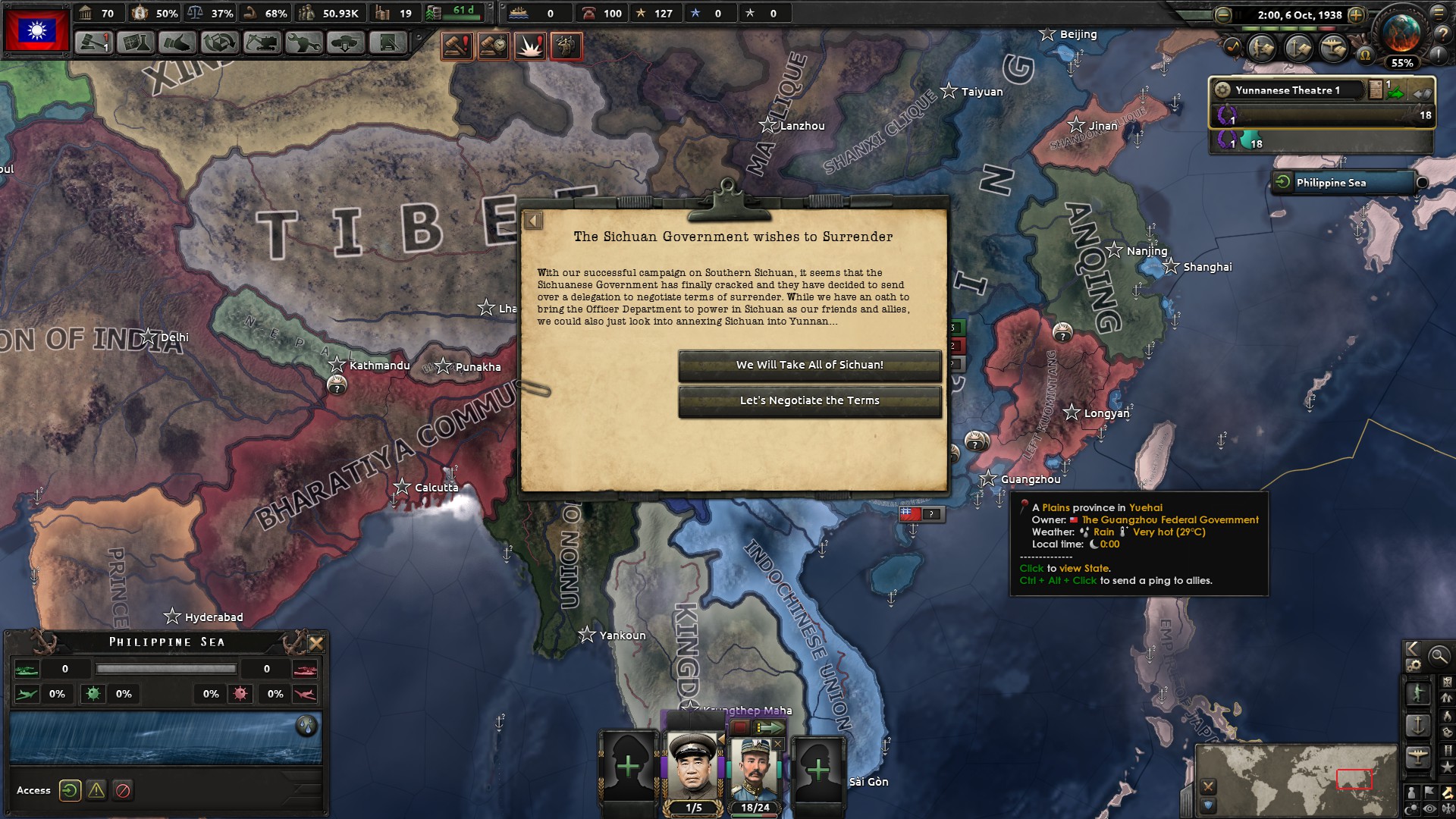Toggle day/night map overlay
Screen dimensions: 1456x819
tap(1411, 808)
